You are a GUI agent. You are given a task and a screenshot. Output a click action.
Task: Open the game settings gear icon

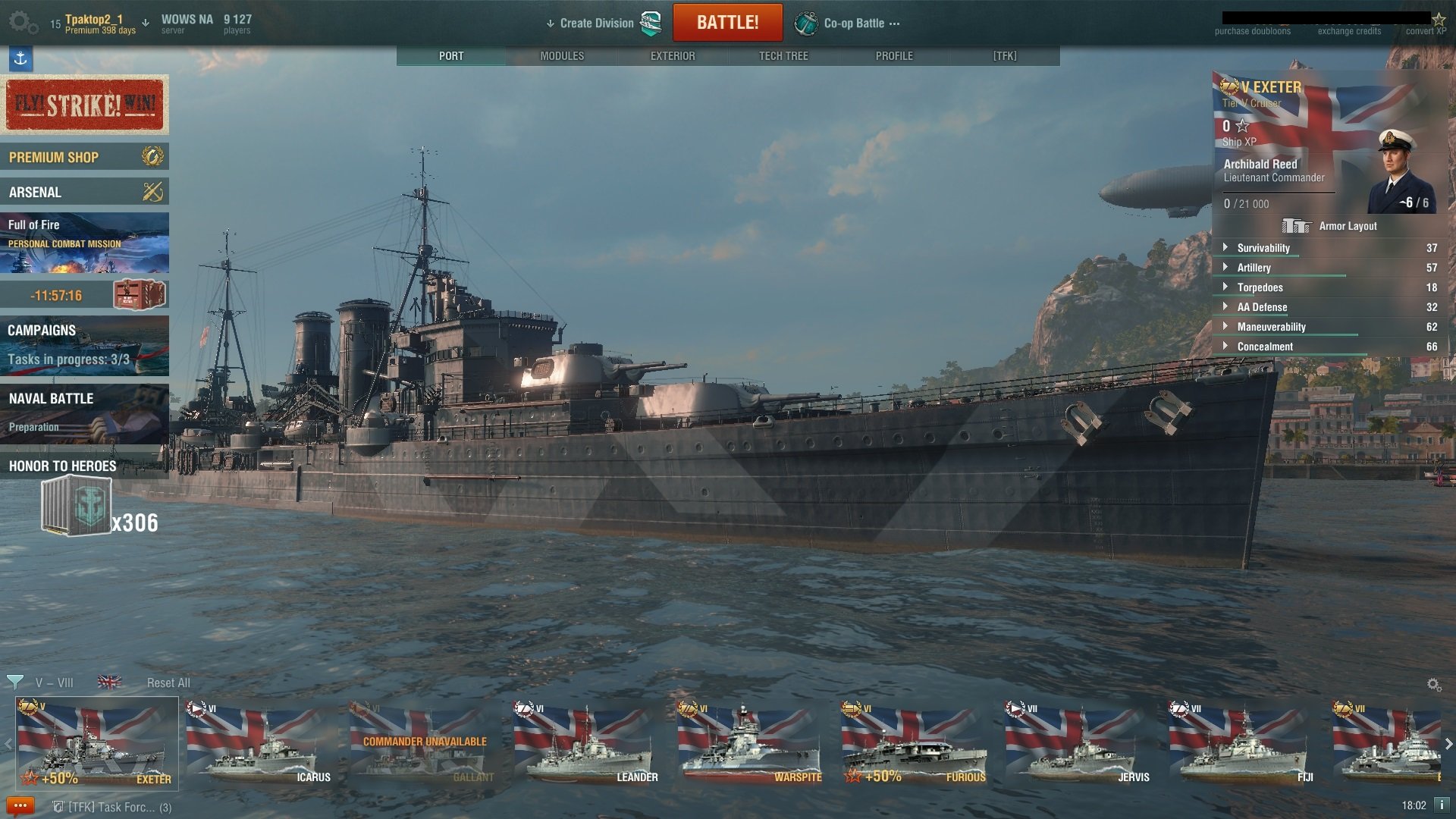(23, 23)
